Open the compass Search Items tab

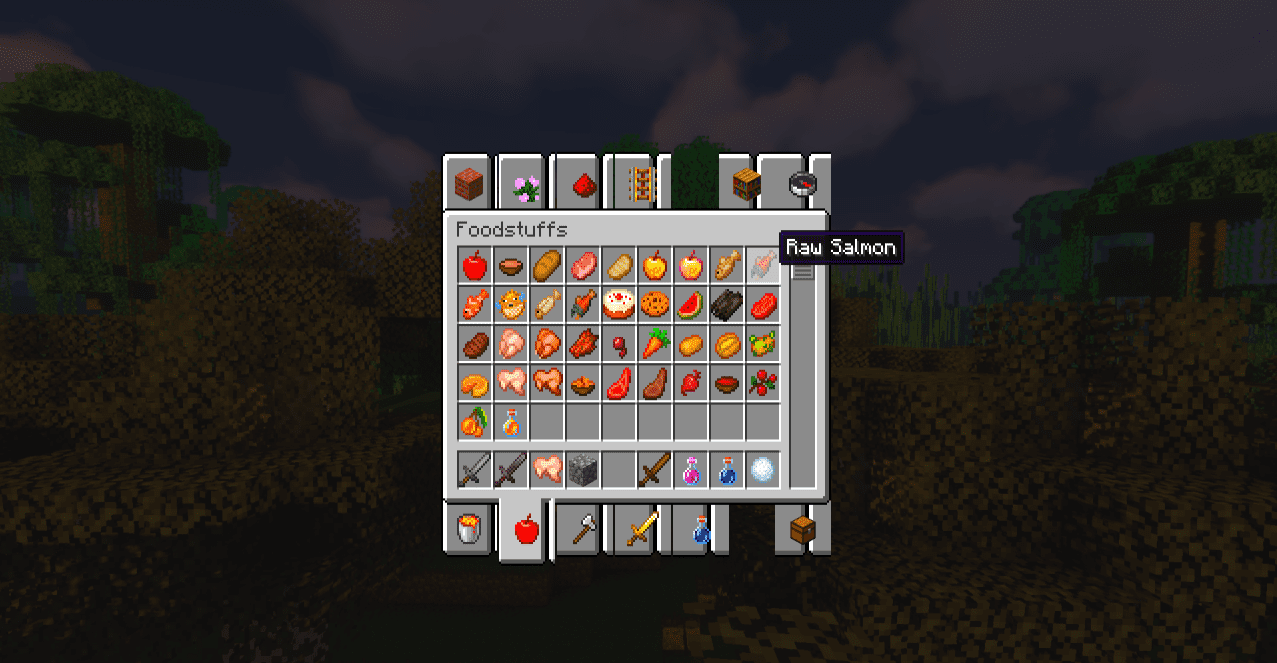tap(803, 183)
